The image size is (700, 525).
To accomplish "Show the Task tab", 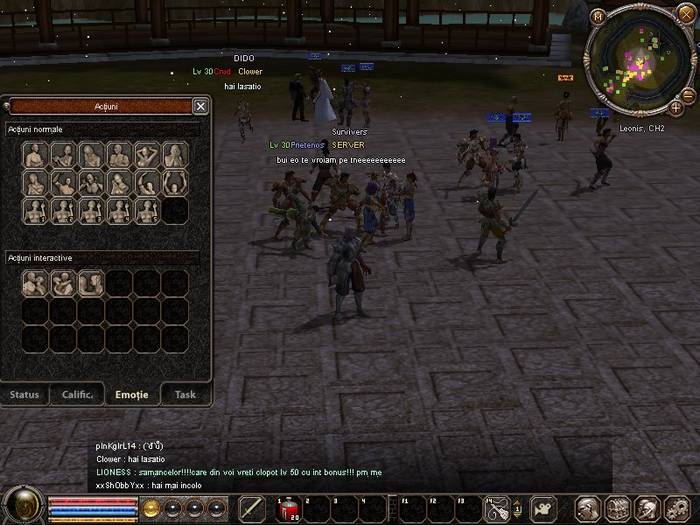I will coord(185,394).
